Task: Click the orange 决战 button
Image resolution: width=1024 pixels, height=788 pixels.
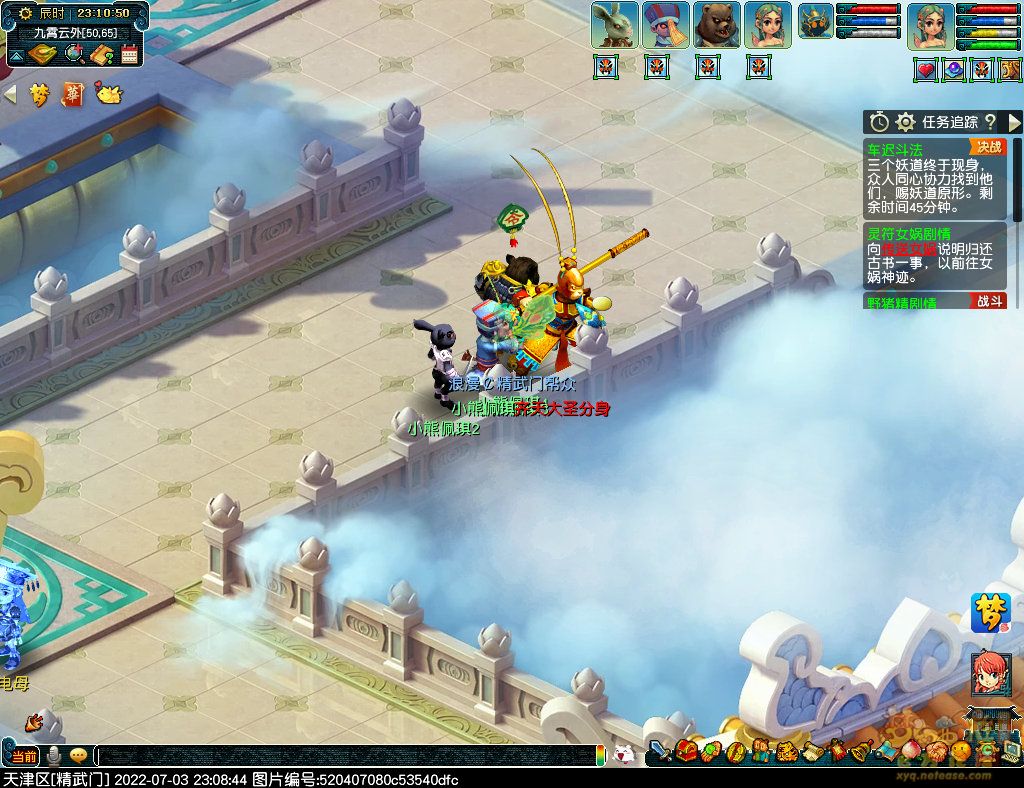Action: tap(989, 147)
